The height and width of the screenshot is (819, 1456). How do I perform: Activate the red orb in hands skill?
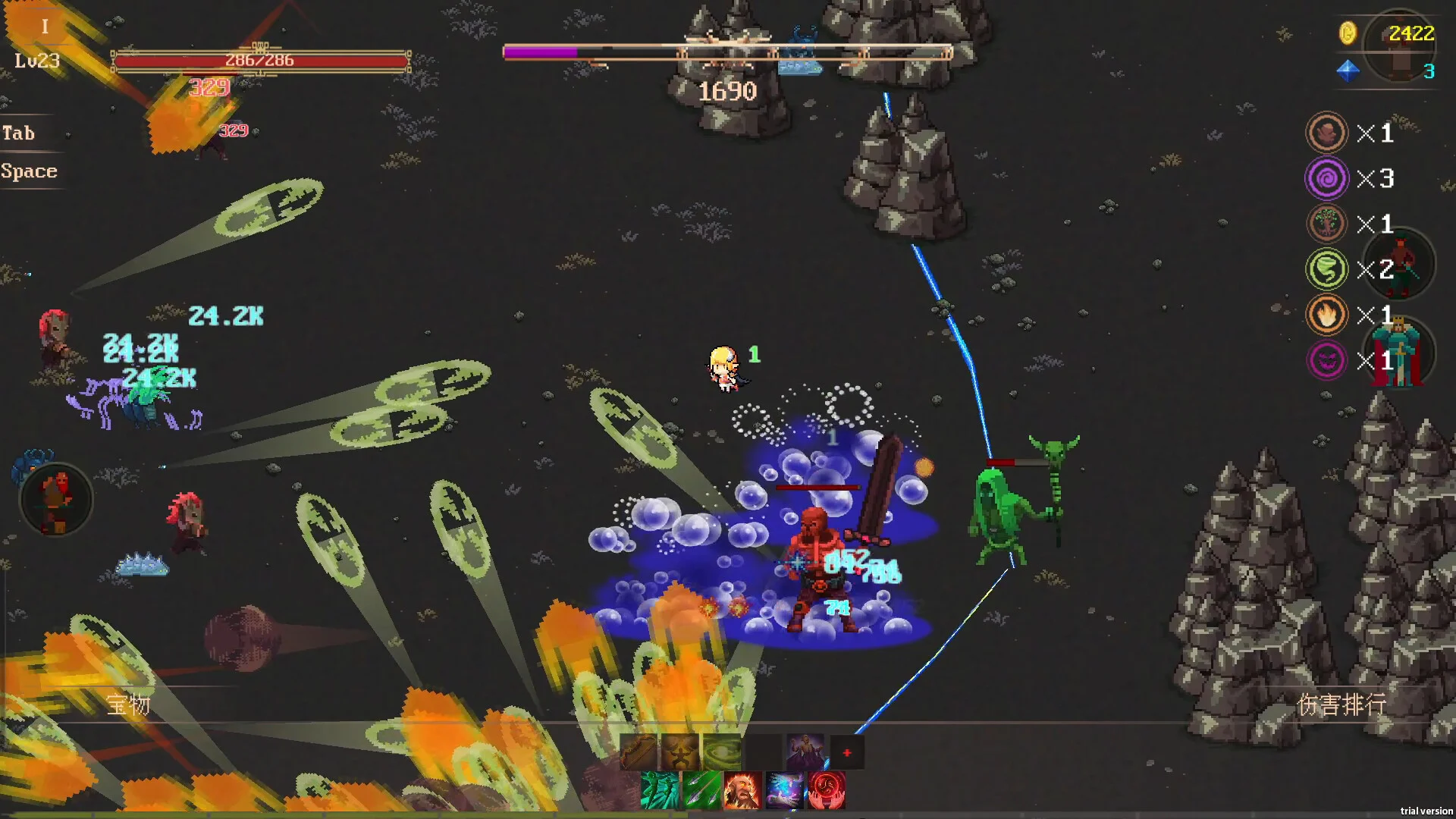[826, 790]
